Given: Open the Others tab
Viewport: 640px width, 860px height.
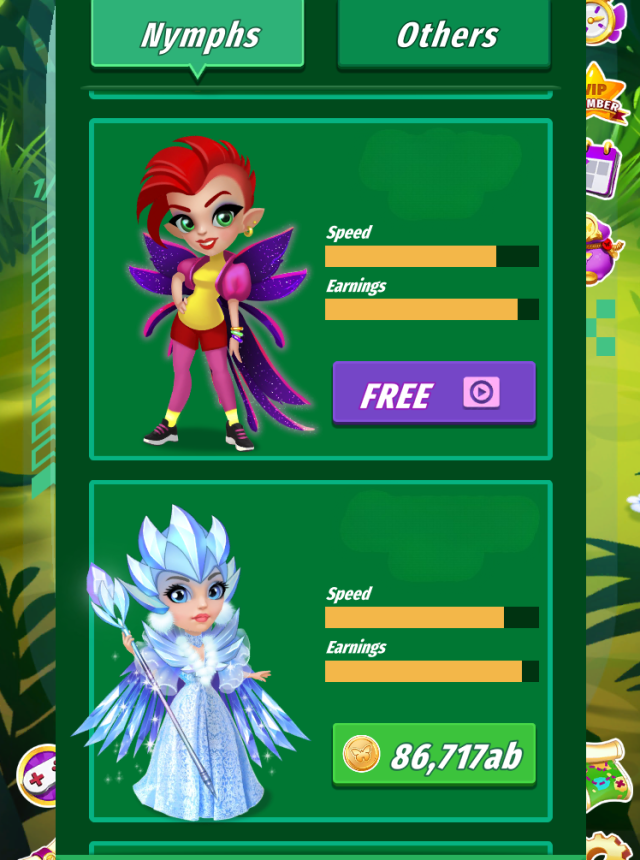Looking at the screenshot, I should (x=444, y=35).
